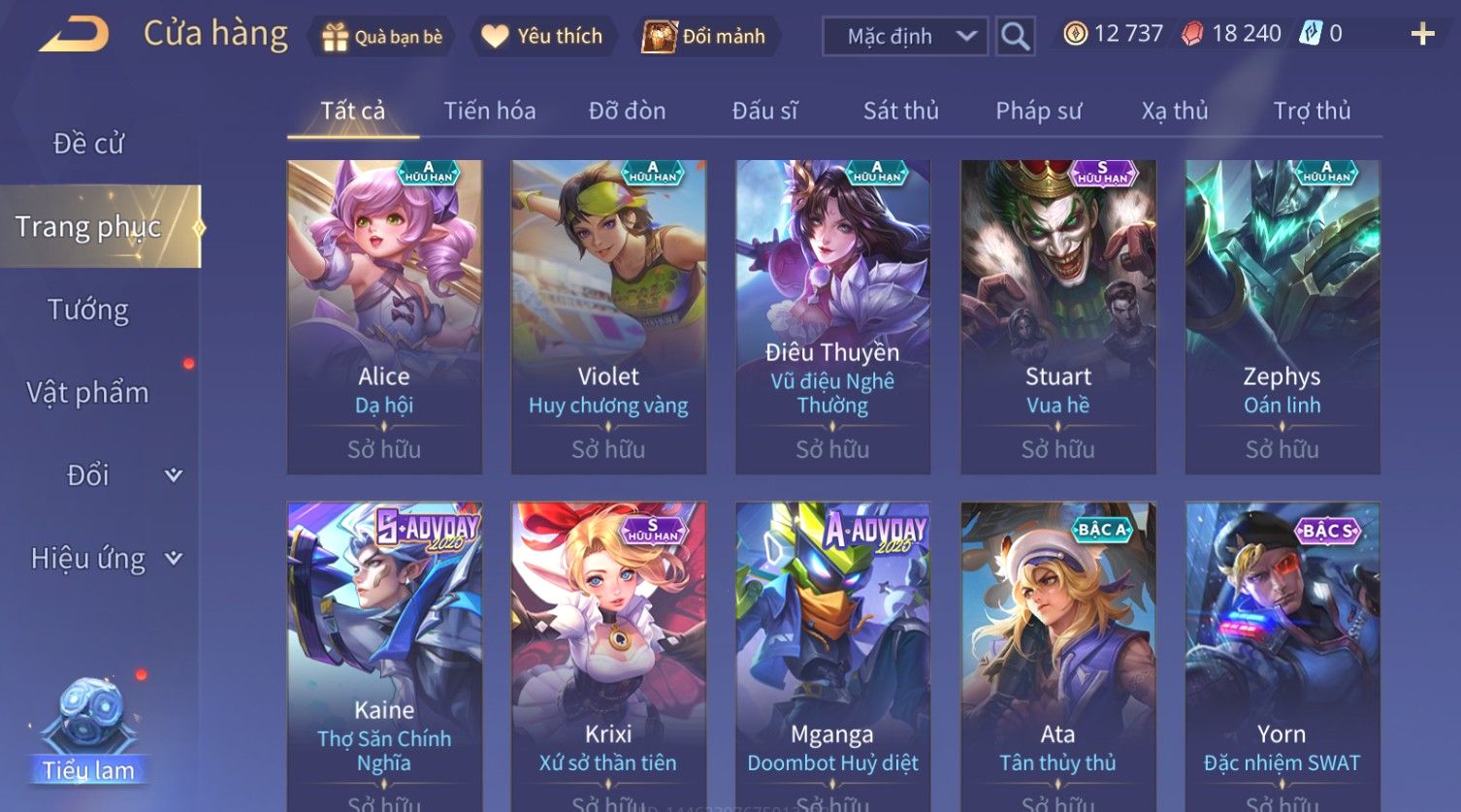Screen dimensions: 1461x812
Task: View the Zephys Oán linh skin
Action: (1282, 316)
